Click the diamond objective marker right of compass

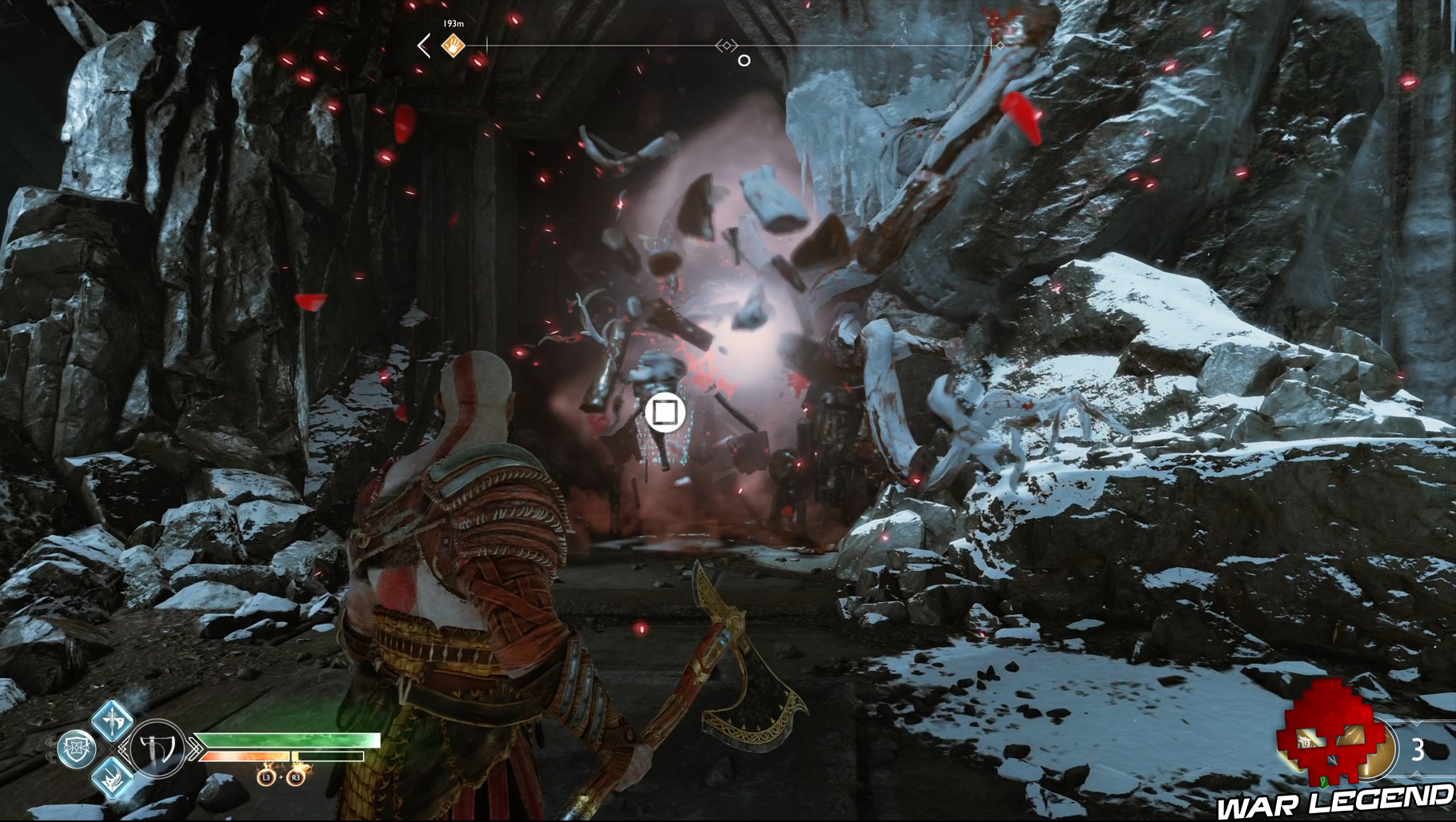(x=1000, y=46)
